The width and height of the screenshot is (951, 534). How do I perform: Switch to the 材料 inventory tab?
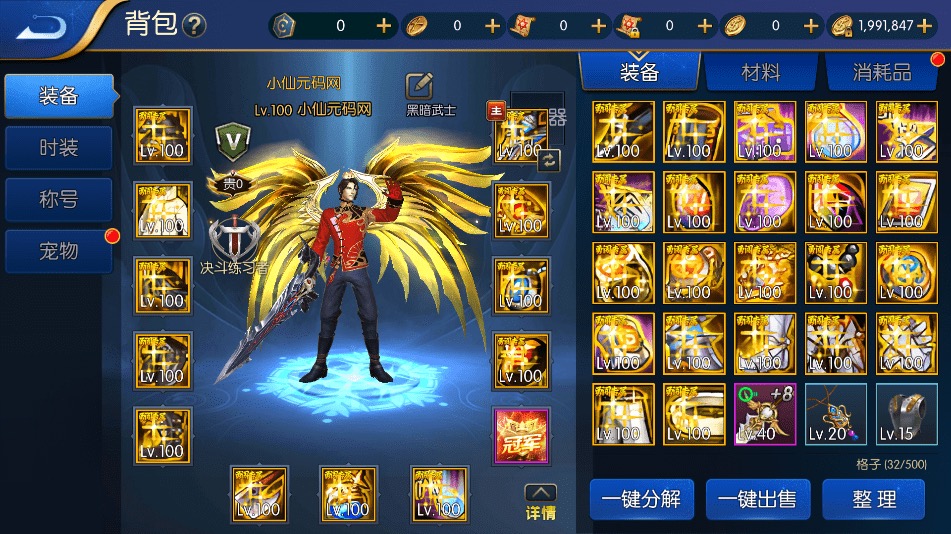pyautogui.click(x=760, y=73)
